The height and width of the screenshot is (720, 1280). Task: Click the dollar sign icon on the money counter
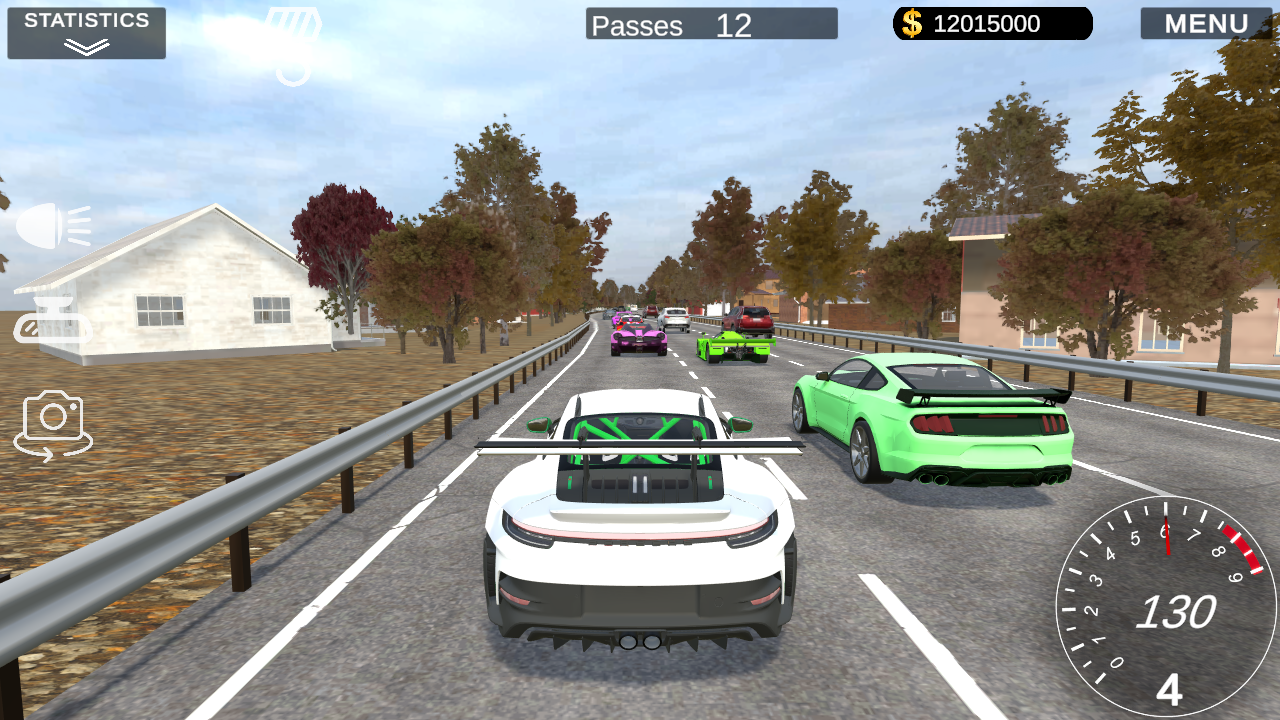click(x=913, y=23)
